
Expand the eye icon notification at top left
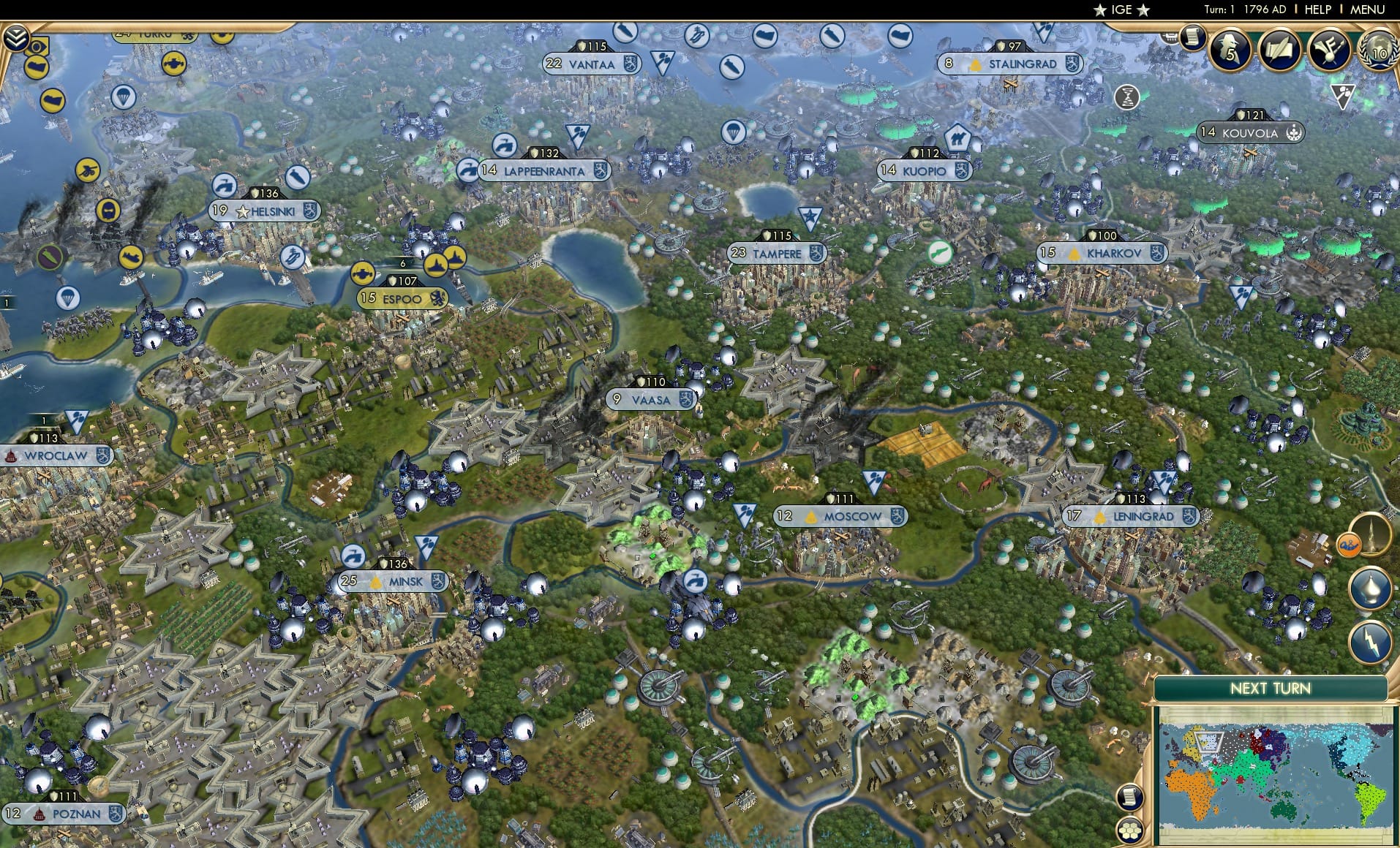[36, 48]
